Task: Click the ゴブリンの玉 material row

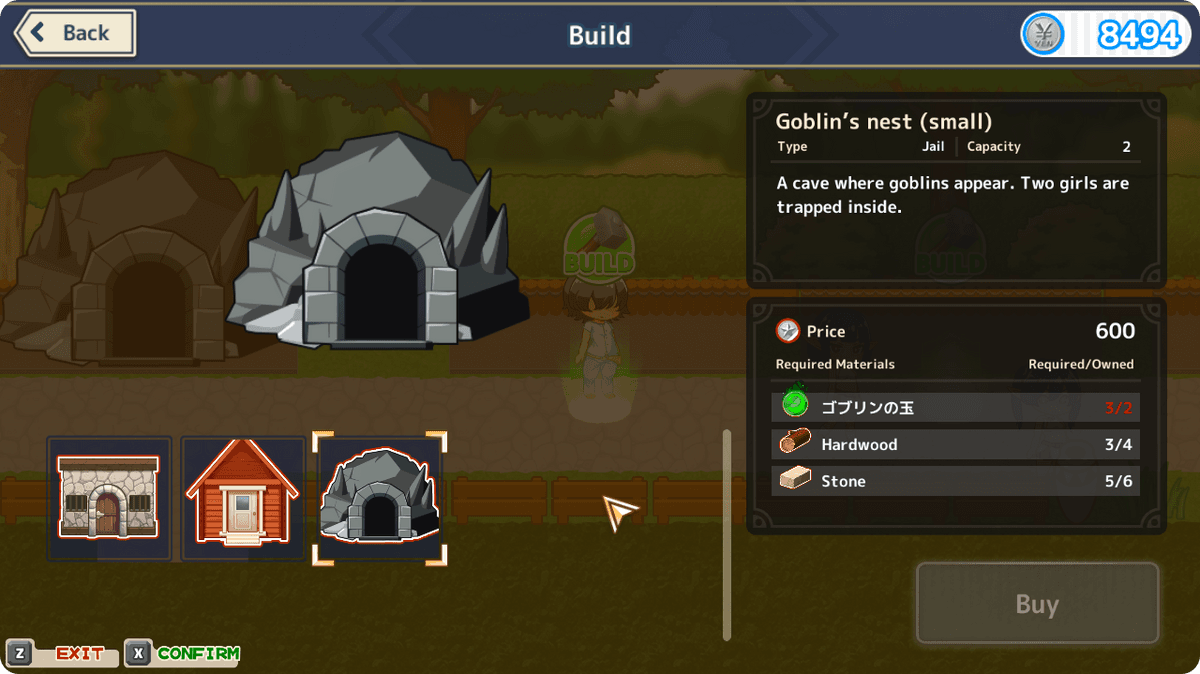Action: tap(955, 407)
